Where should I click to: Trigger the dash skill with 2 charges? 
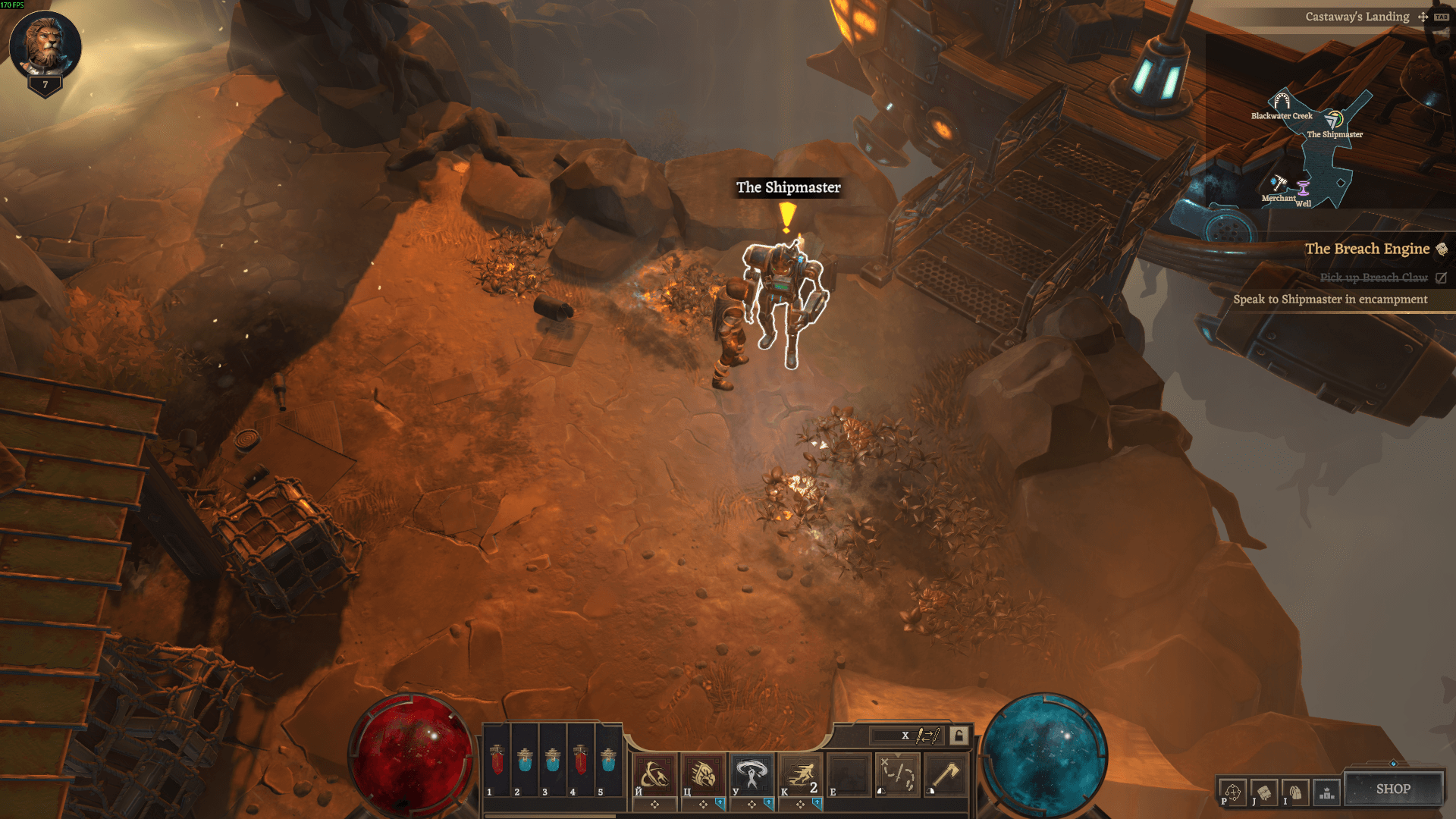799,773
